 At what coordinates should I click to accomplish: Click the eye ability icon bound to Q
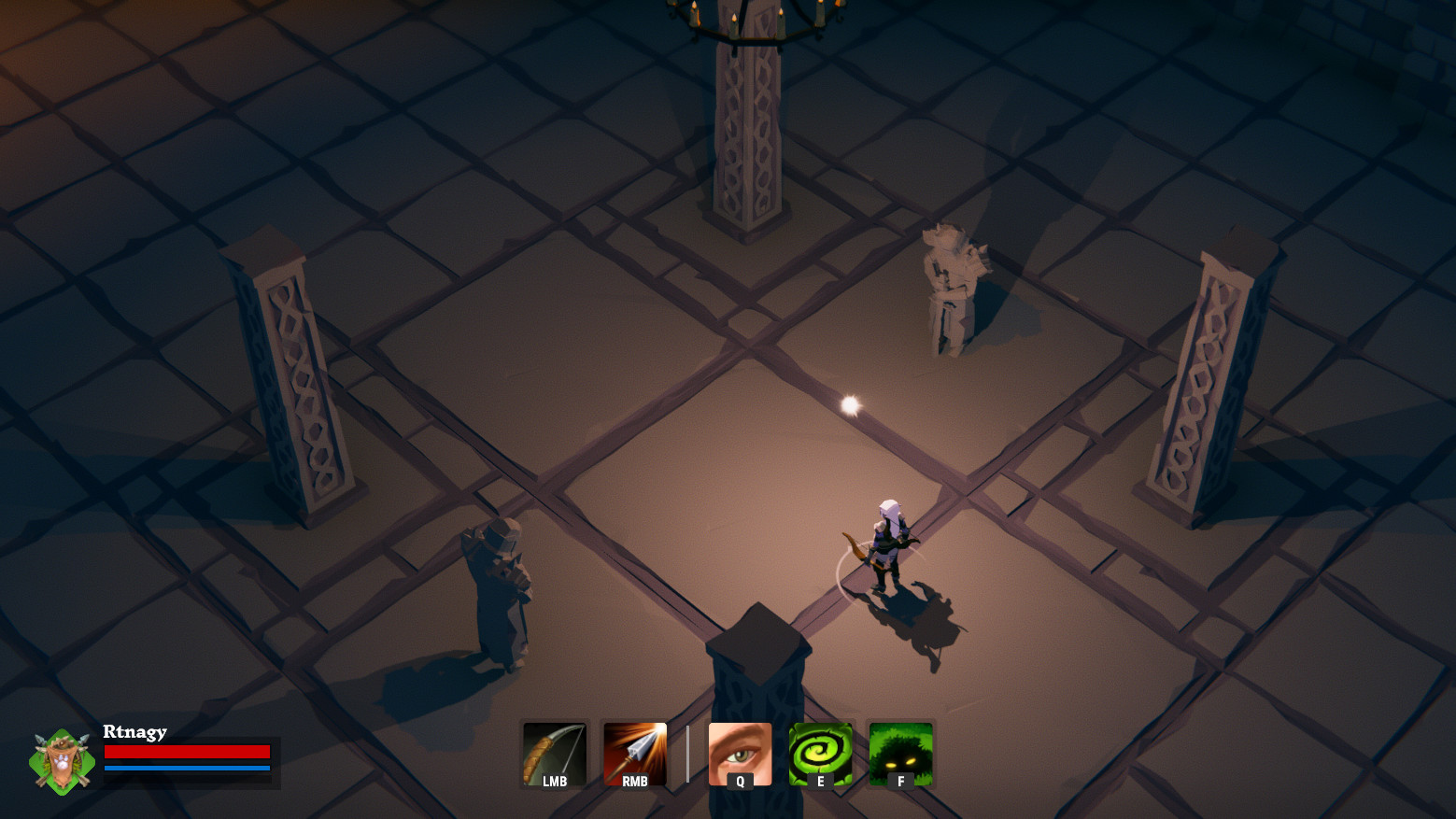(x=741, y=755)
